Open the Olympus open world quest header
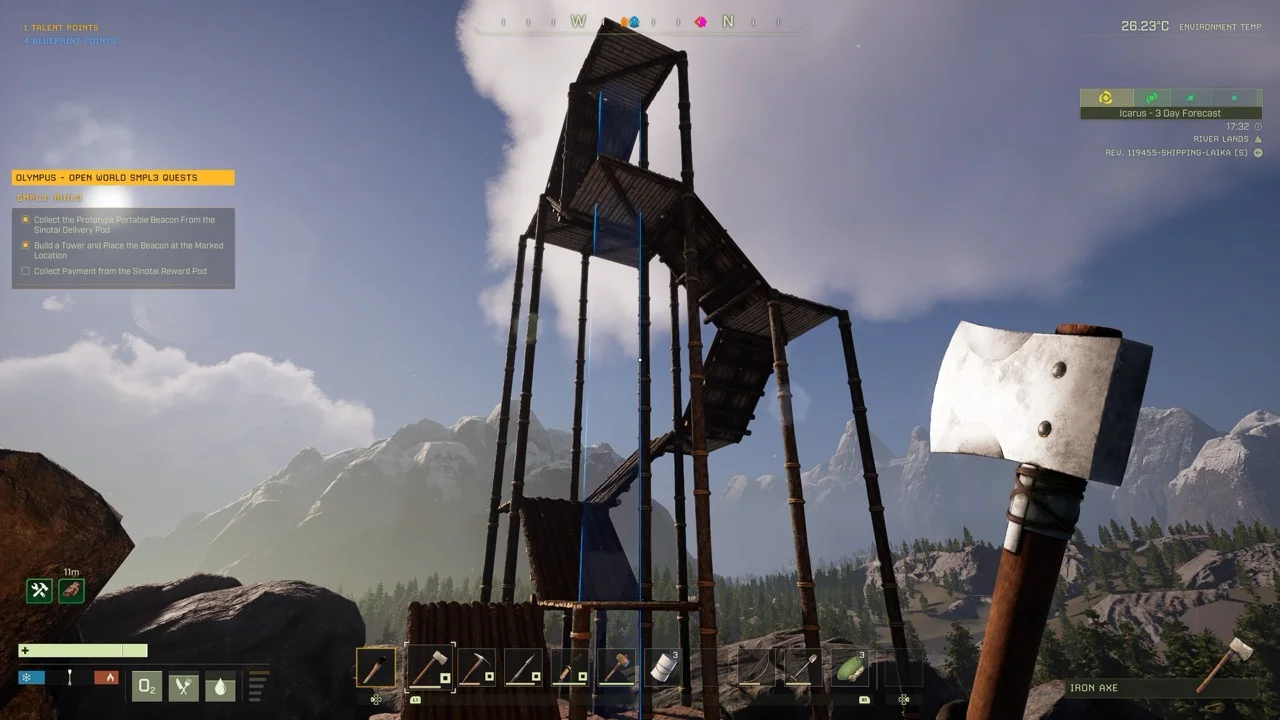The width and height of the screenshot is (1280, 720). click(123, 178)
